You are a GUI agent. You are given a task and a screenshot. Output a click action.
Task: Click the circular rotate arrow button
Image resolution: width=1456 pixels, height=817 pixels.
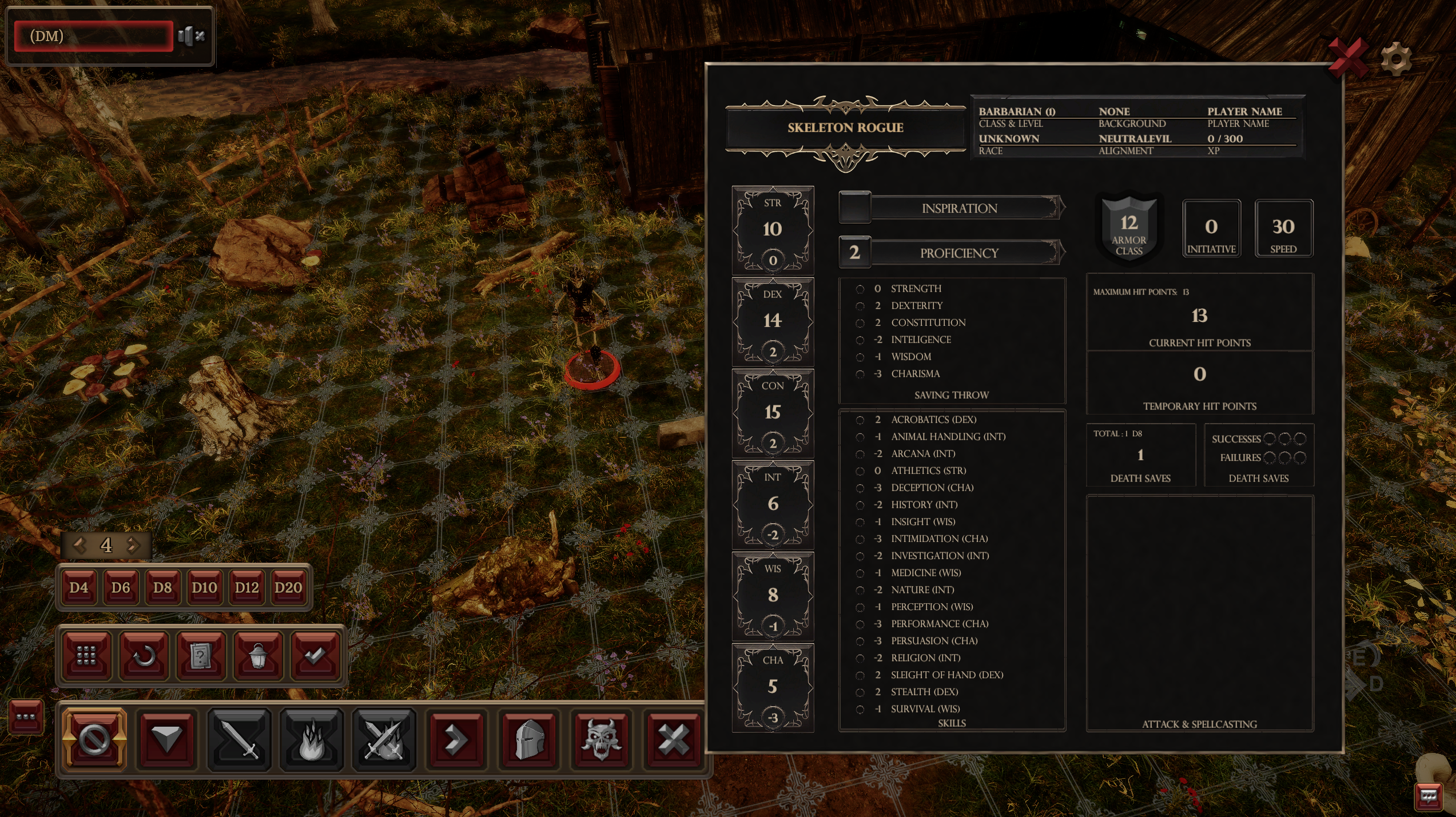point(144,656)
